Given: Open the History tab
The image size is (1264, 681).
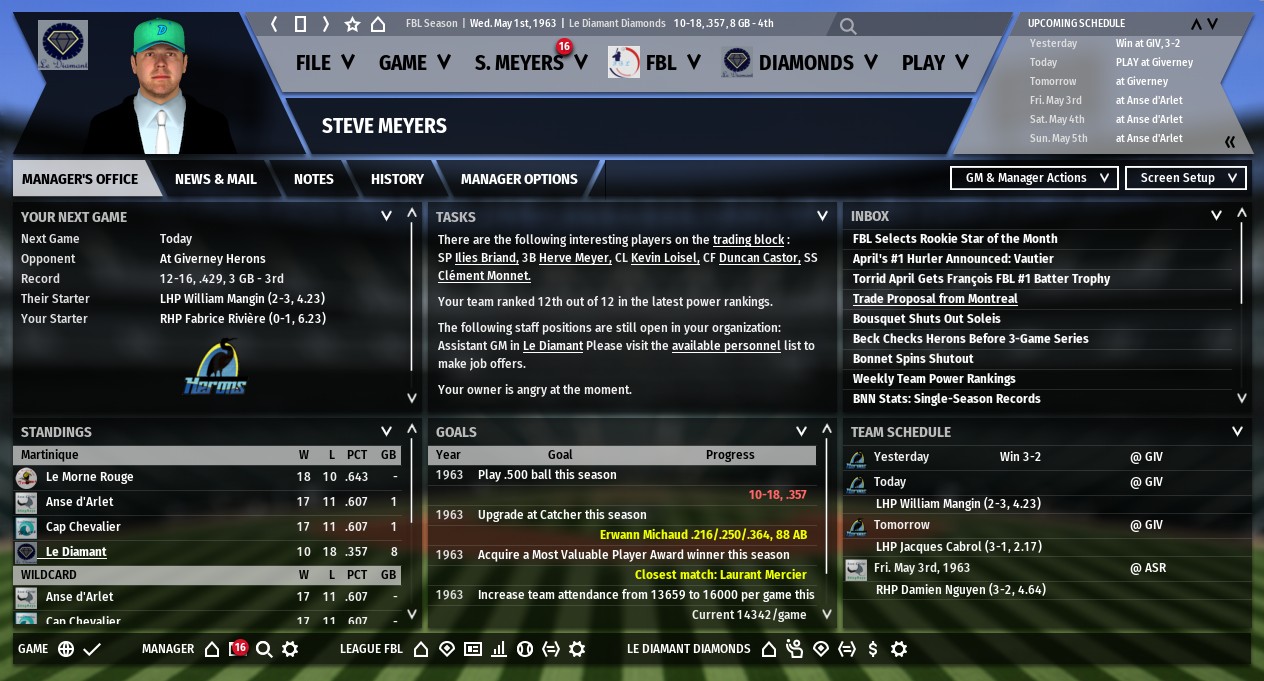Looking at the screenshot, I should coord(397,179).
